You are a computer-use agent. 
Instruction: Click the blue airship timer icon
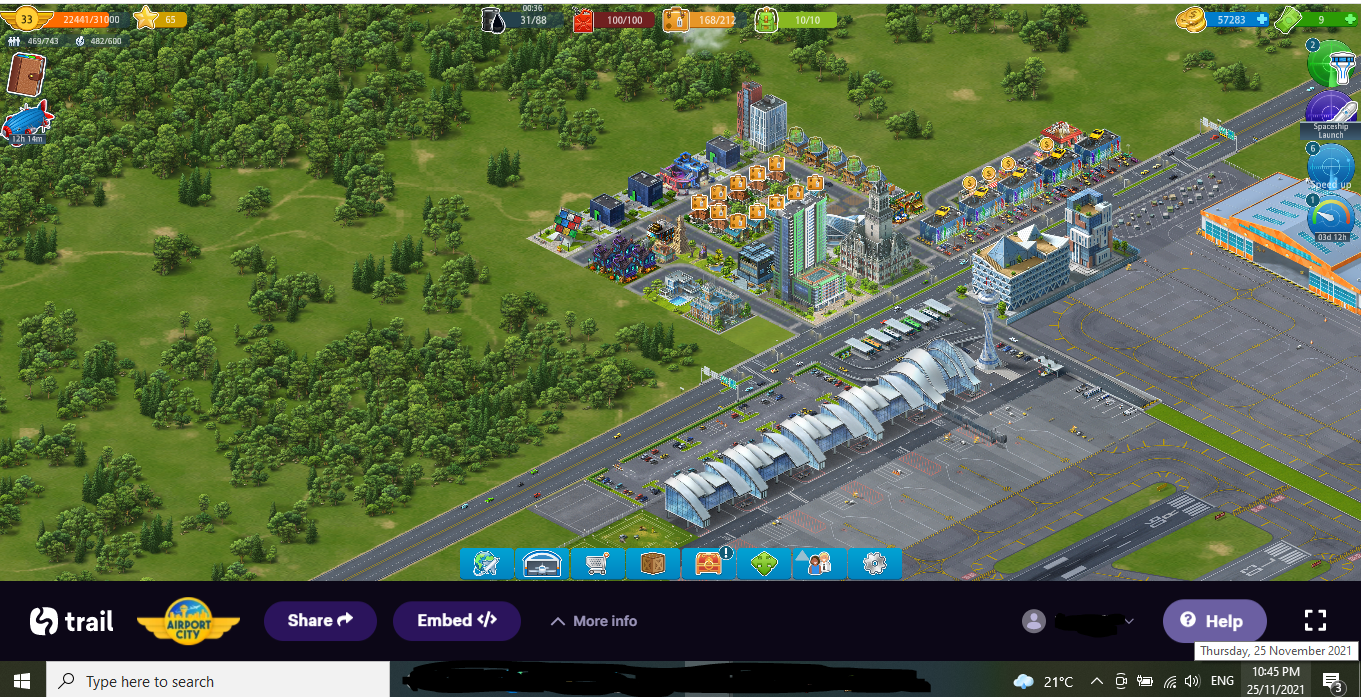point(27,122)
